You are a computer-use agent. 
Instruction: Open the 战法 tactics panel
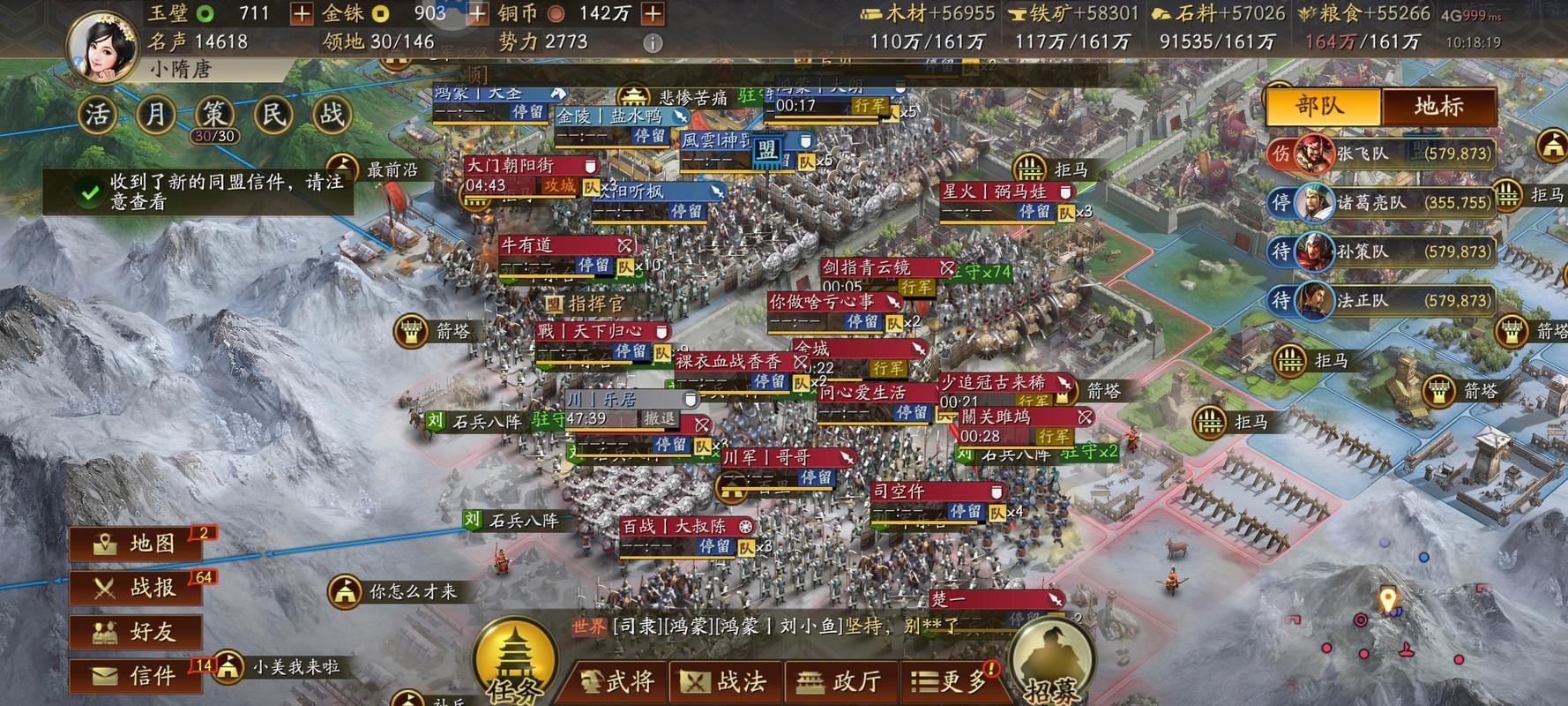(x=730, y=680)
